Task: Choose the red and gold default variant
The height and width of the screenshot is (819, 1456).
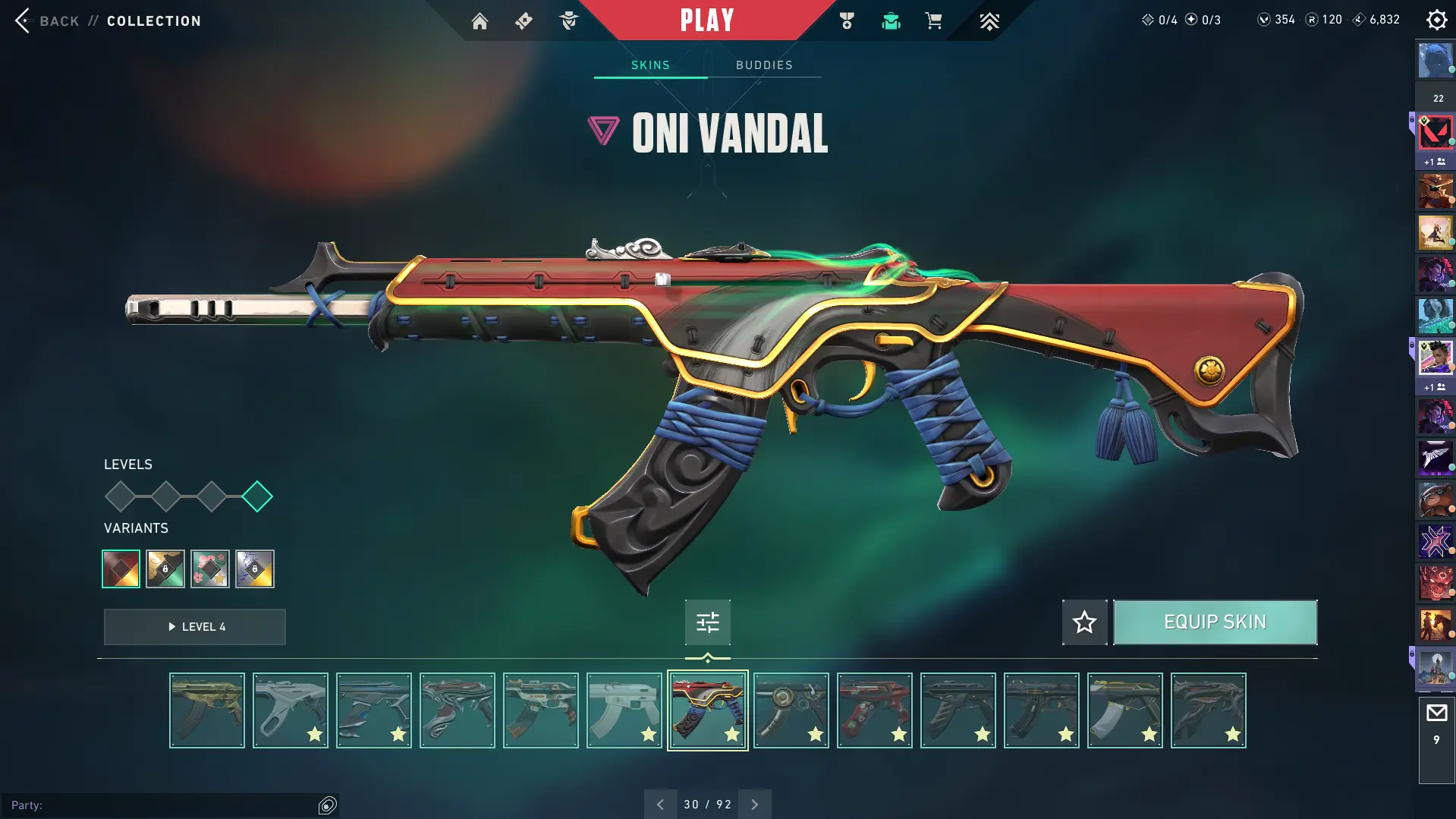Action: point(121,569)
